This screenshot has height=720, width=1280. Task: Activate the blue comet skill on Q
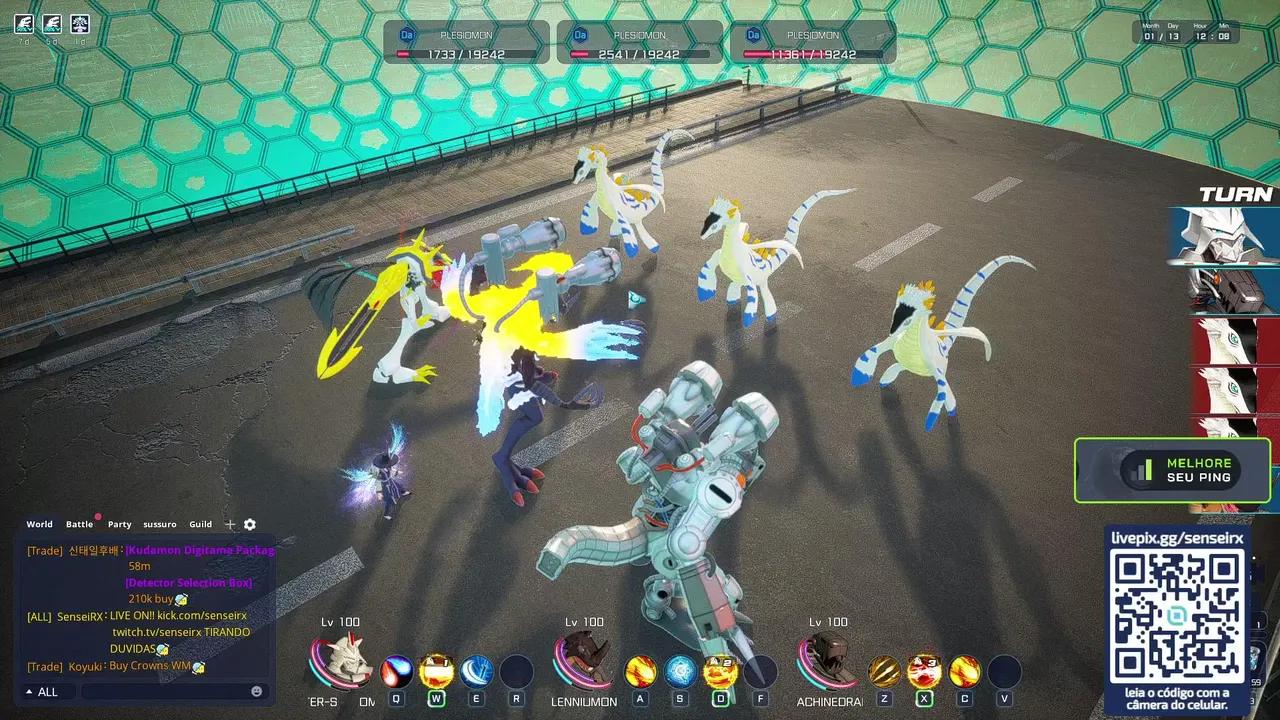coord(397,670)
